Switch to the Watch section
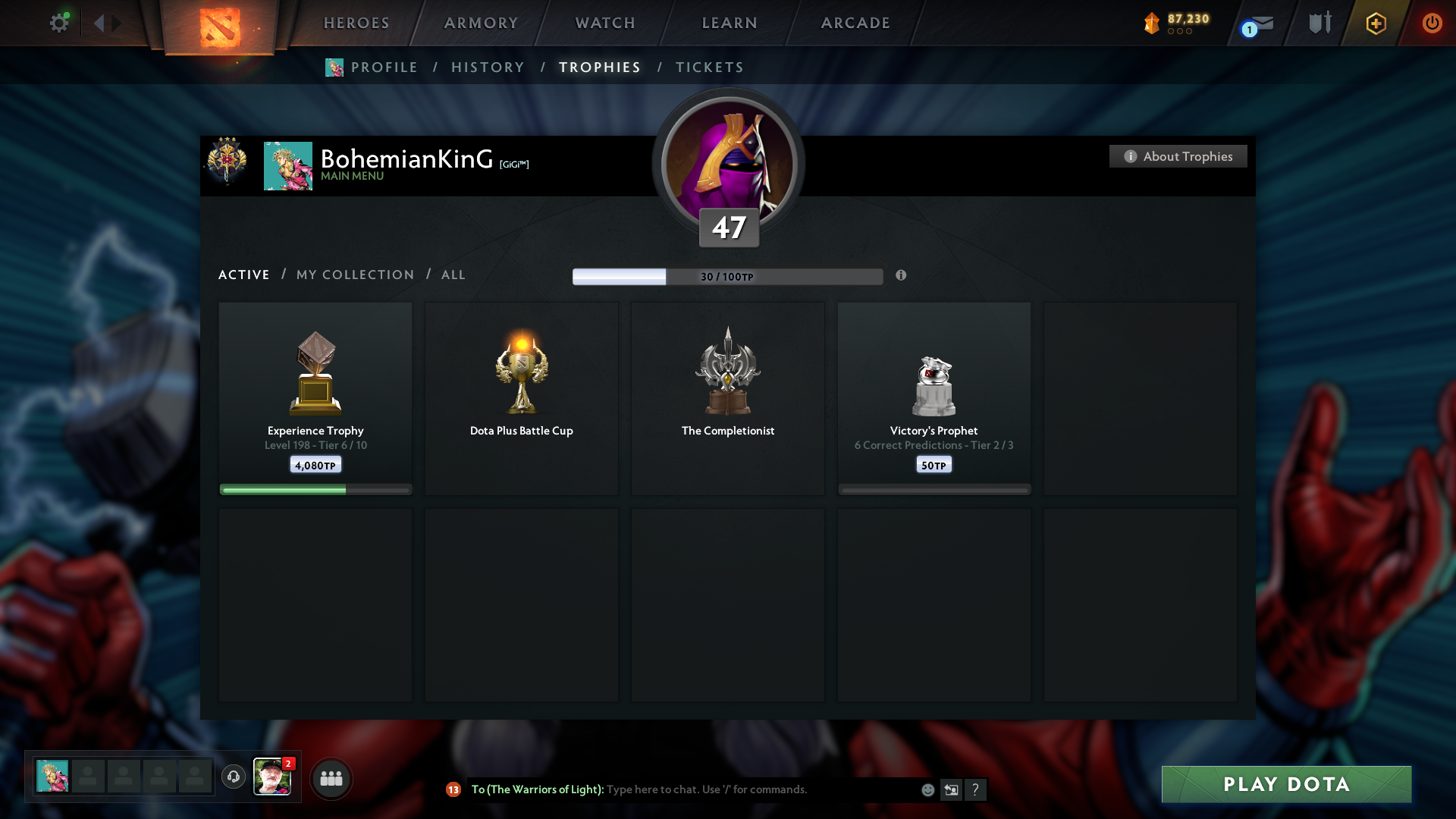The image size is (1456, 819). point(605,23)
